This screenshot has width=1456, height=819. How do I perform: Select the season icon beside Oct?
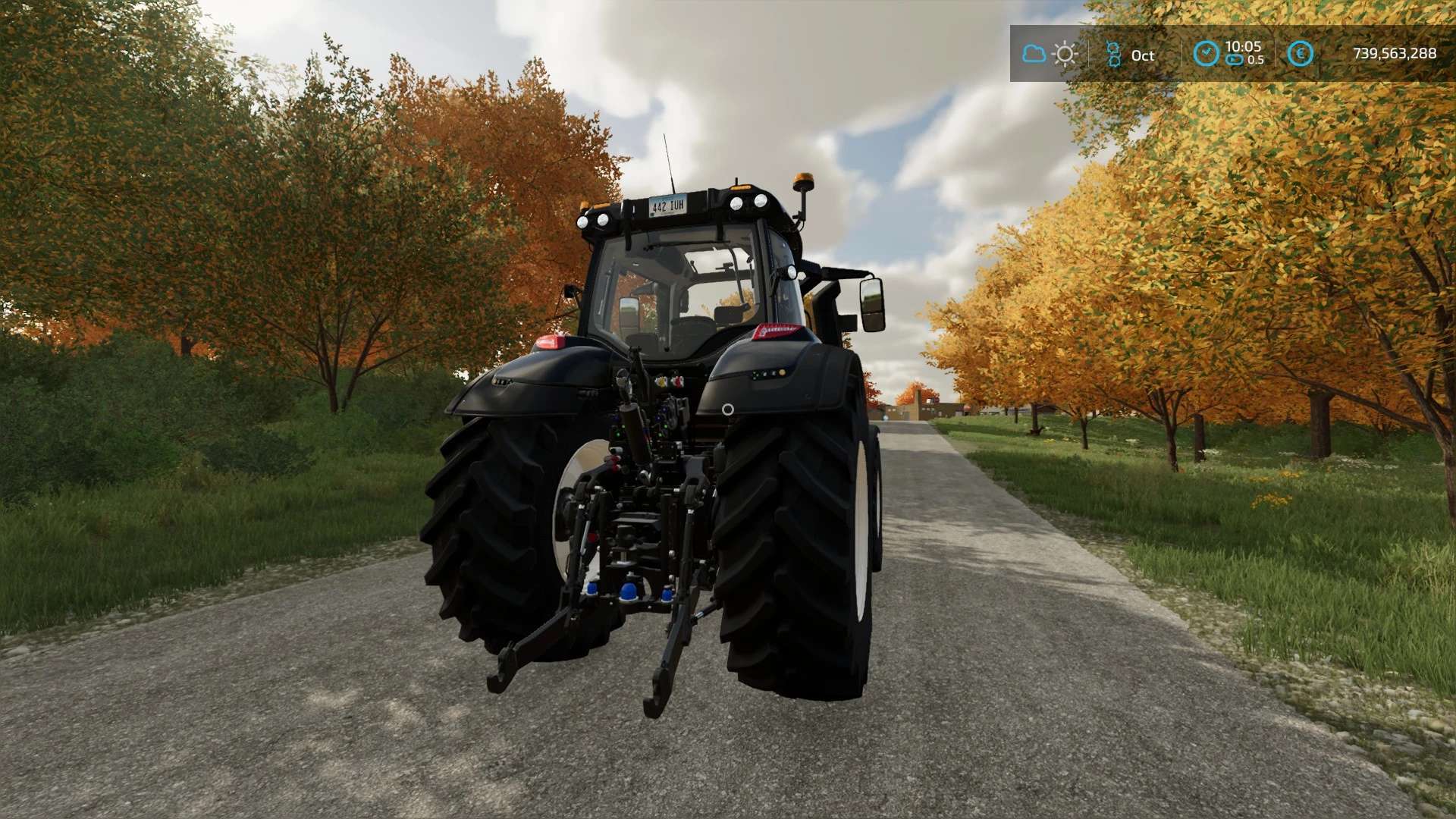(1113, 55)
